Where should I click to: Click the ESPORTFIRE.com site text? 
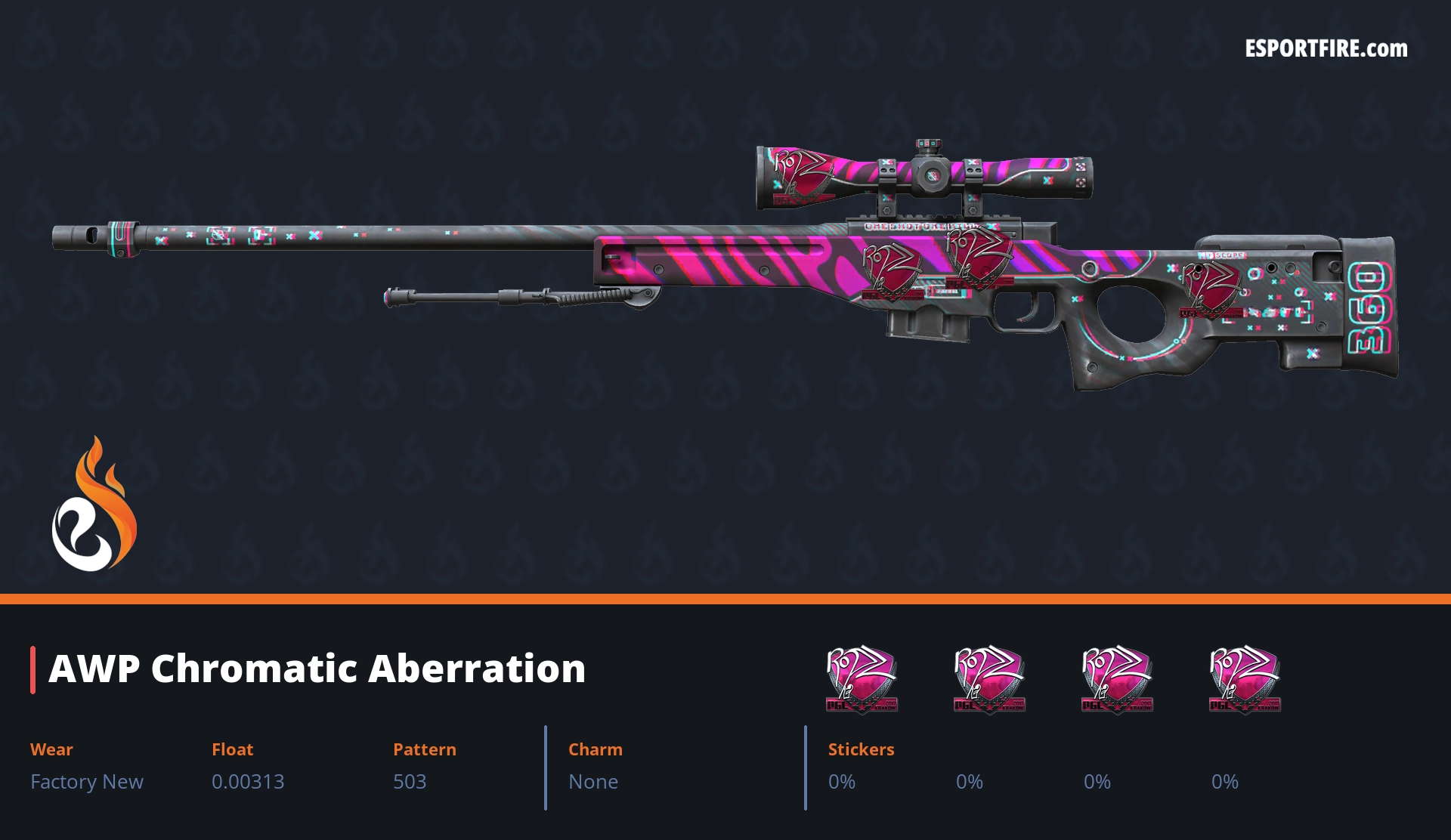(x=1326, y=49)
